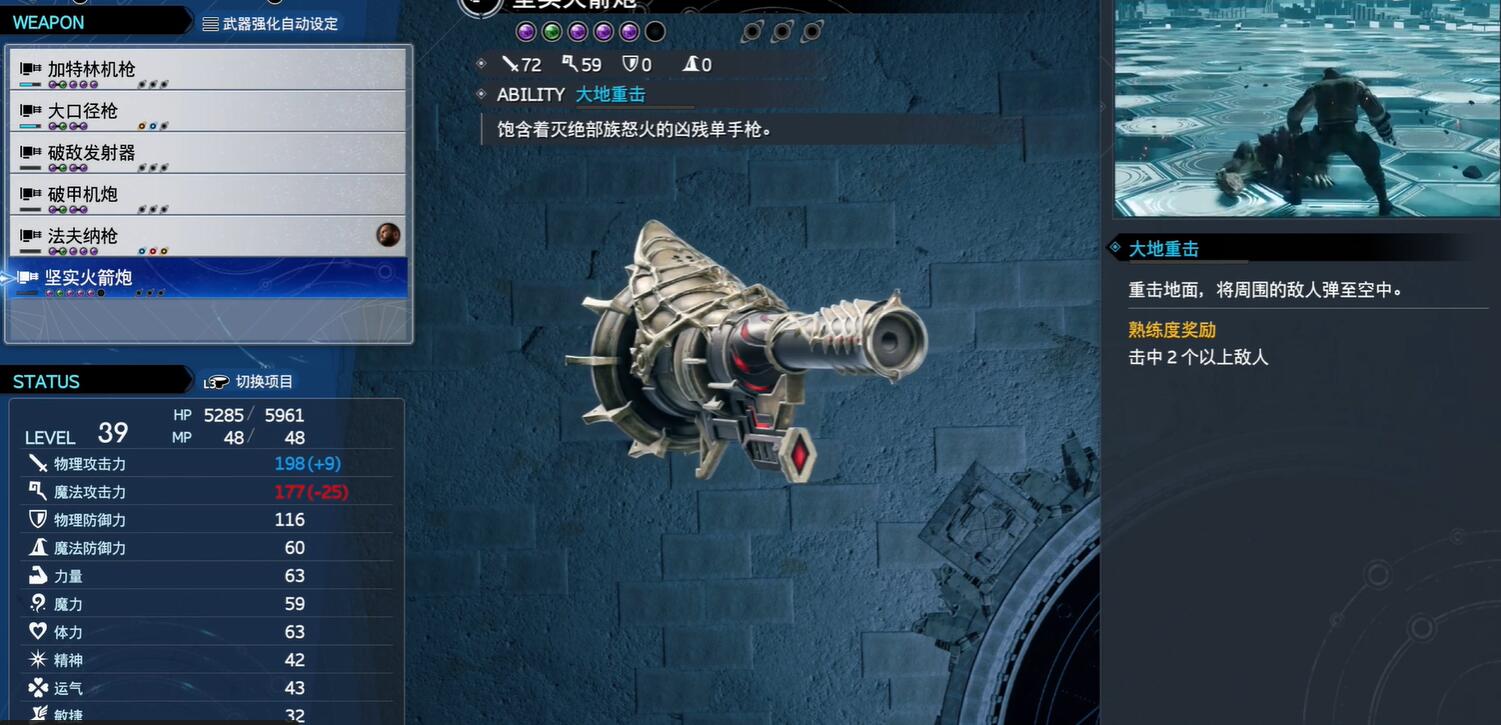Click the empty black materia slot
Viewport: 1501px width, 725px height.
tap(656, 31)
